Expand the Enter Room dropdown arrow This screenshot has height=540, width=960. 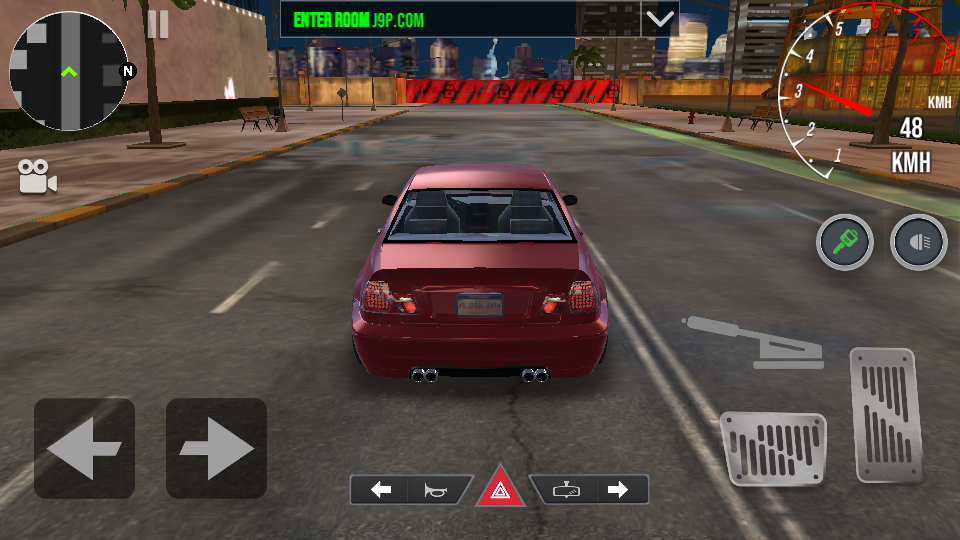coord(659,19)
